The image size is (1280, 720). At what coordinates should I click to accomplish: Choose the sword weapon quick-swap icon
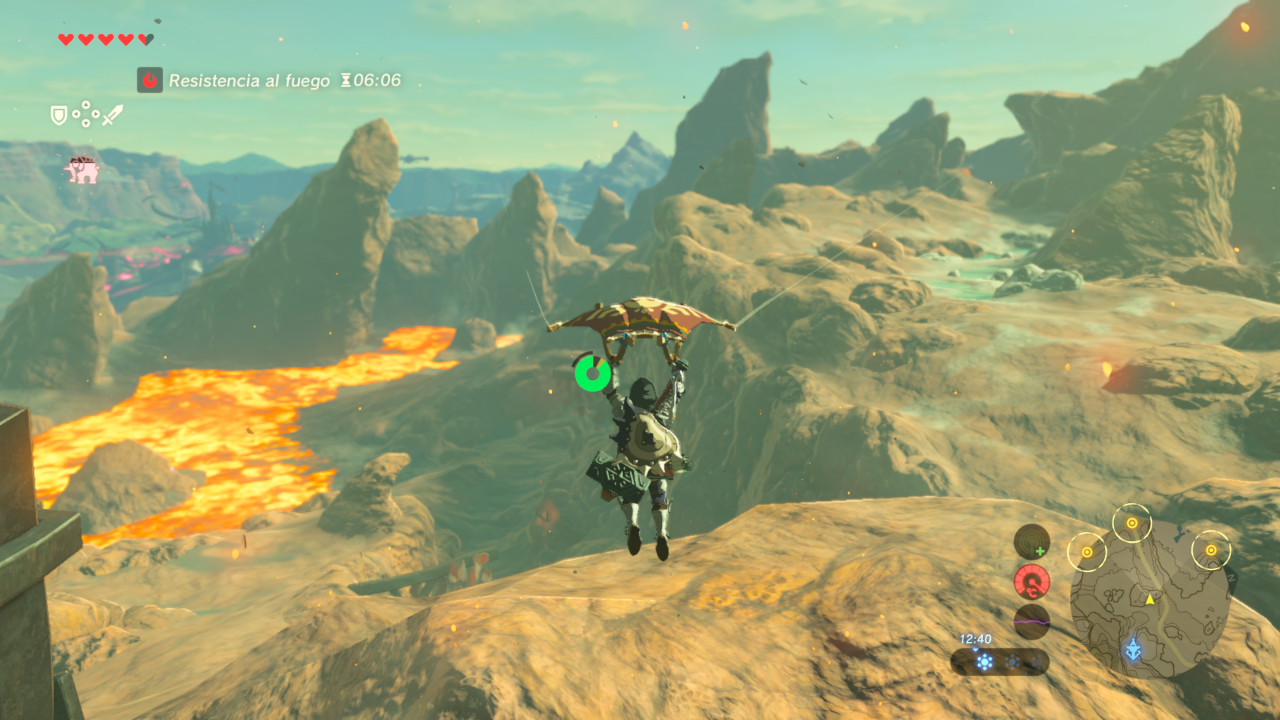(x=112, y=115)
